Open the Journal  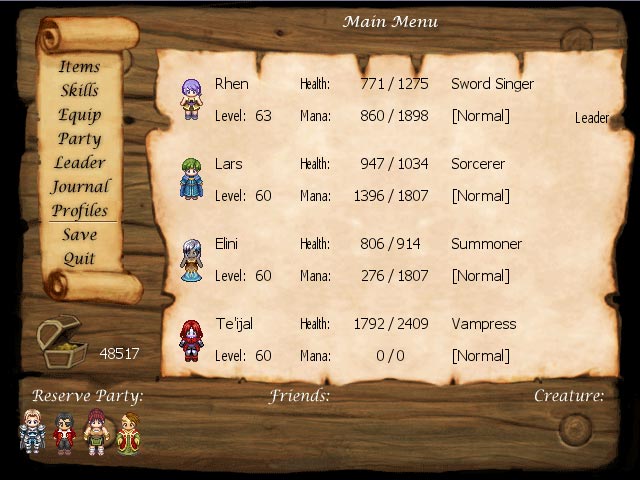[80, 187]
